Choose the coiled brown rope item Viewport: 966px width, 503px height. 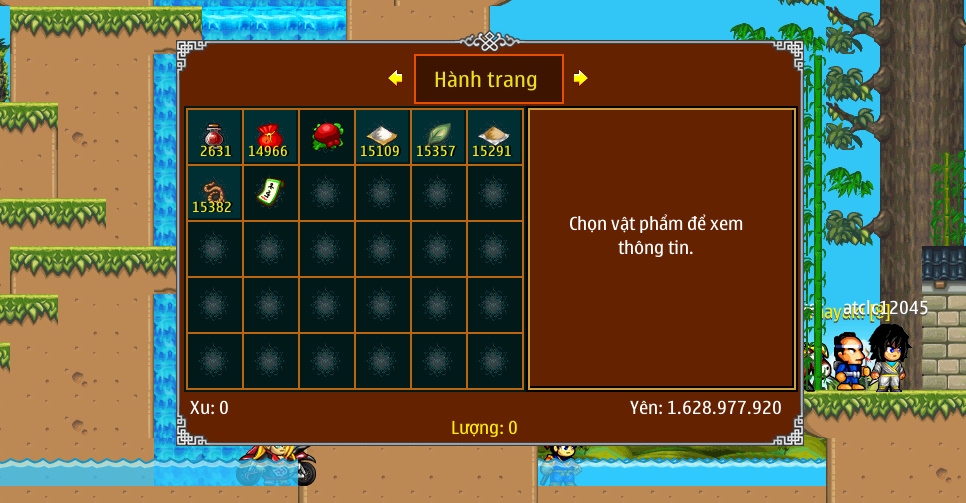click(215, 193)
